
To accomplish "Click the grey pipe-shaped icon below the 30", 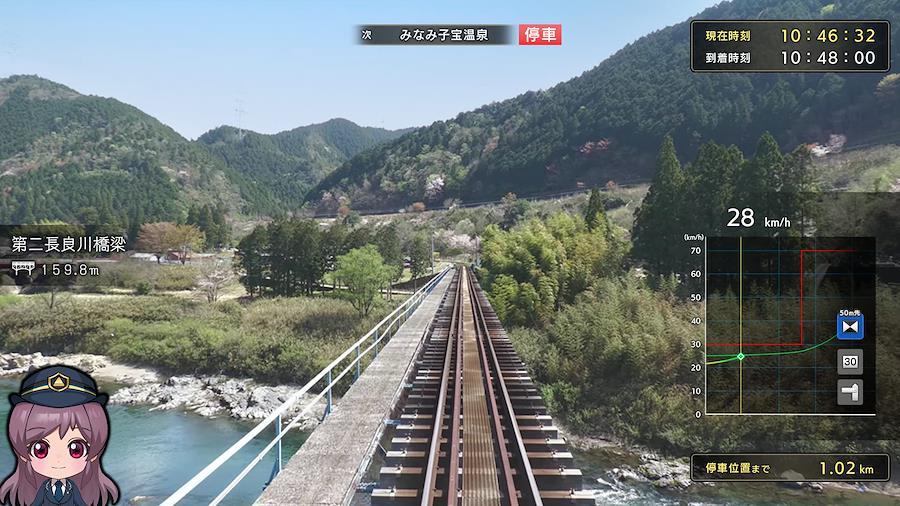I will click(850, 392).
